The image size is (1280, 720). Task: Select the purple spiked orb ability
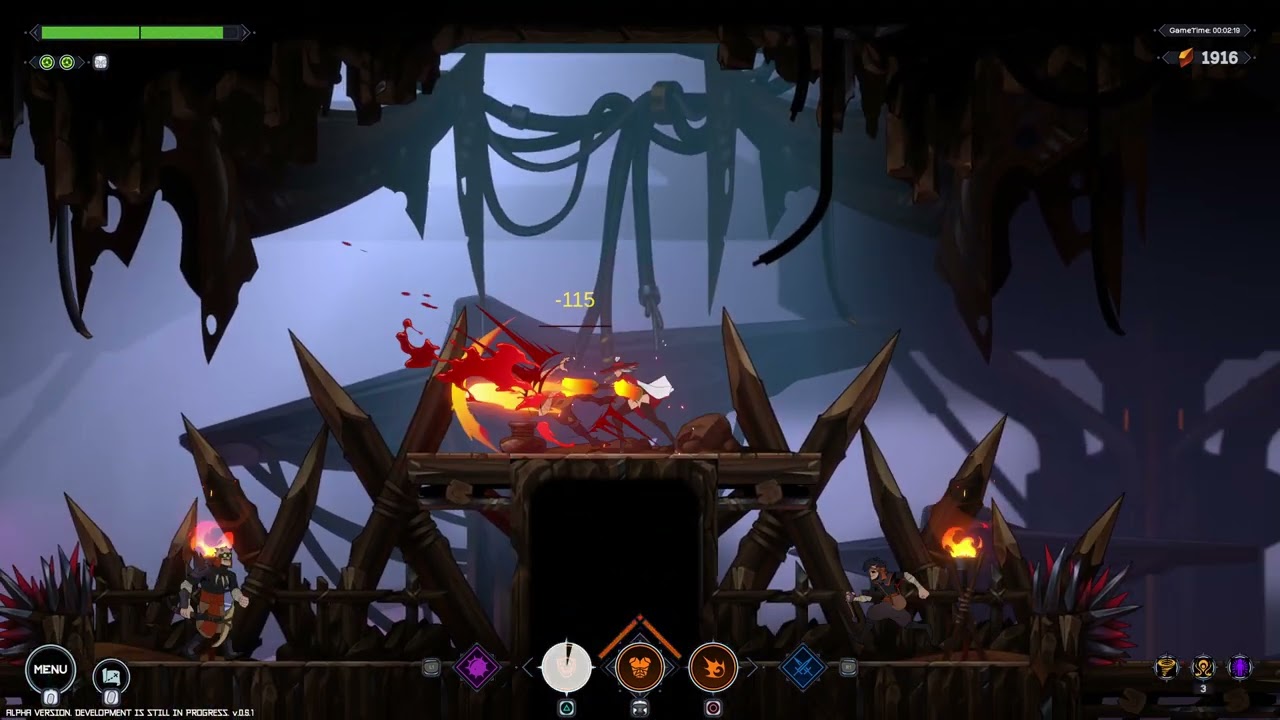tap(477, 667)
